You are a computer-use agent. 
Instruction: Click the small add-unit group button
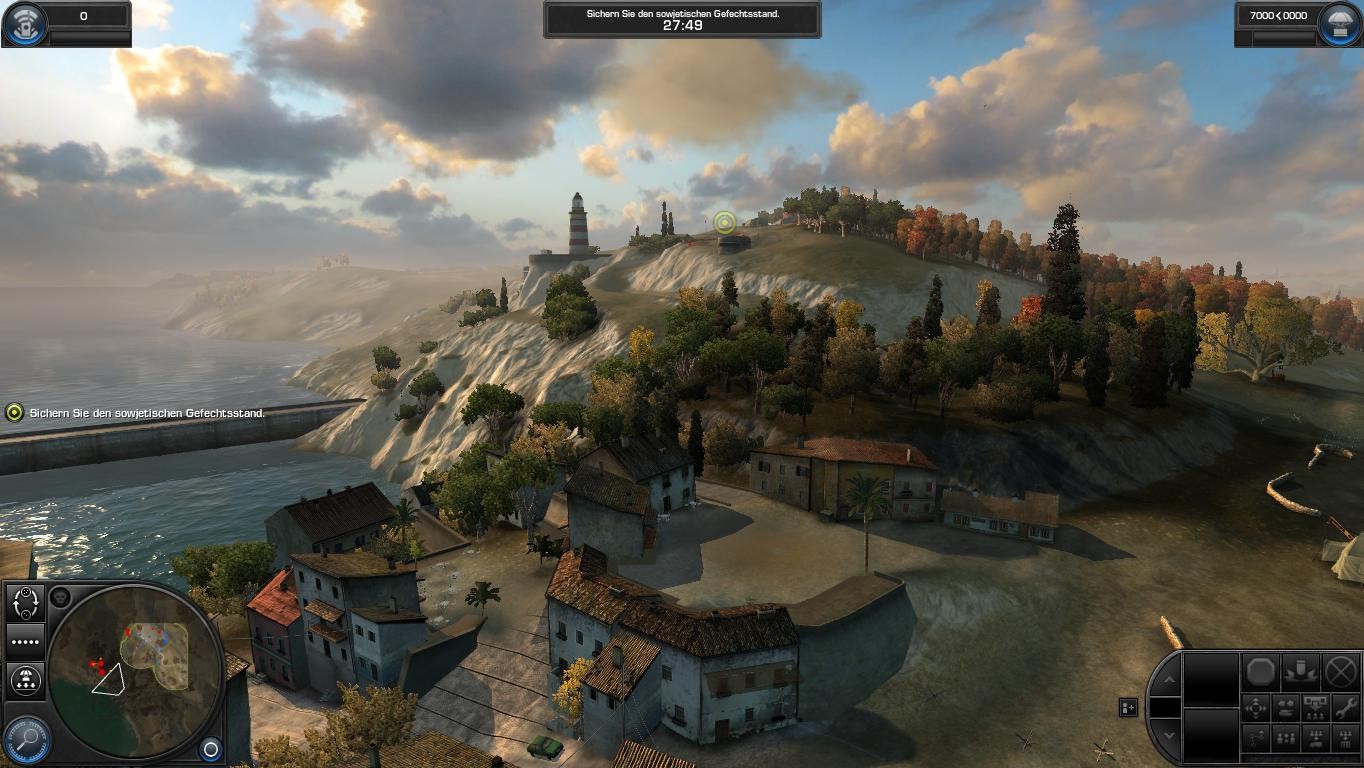point(1128,707)
